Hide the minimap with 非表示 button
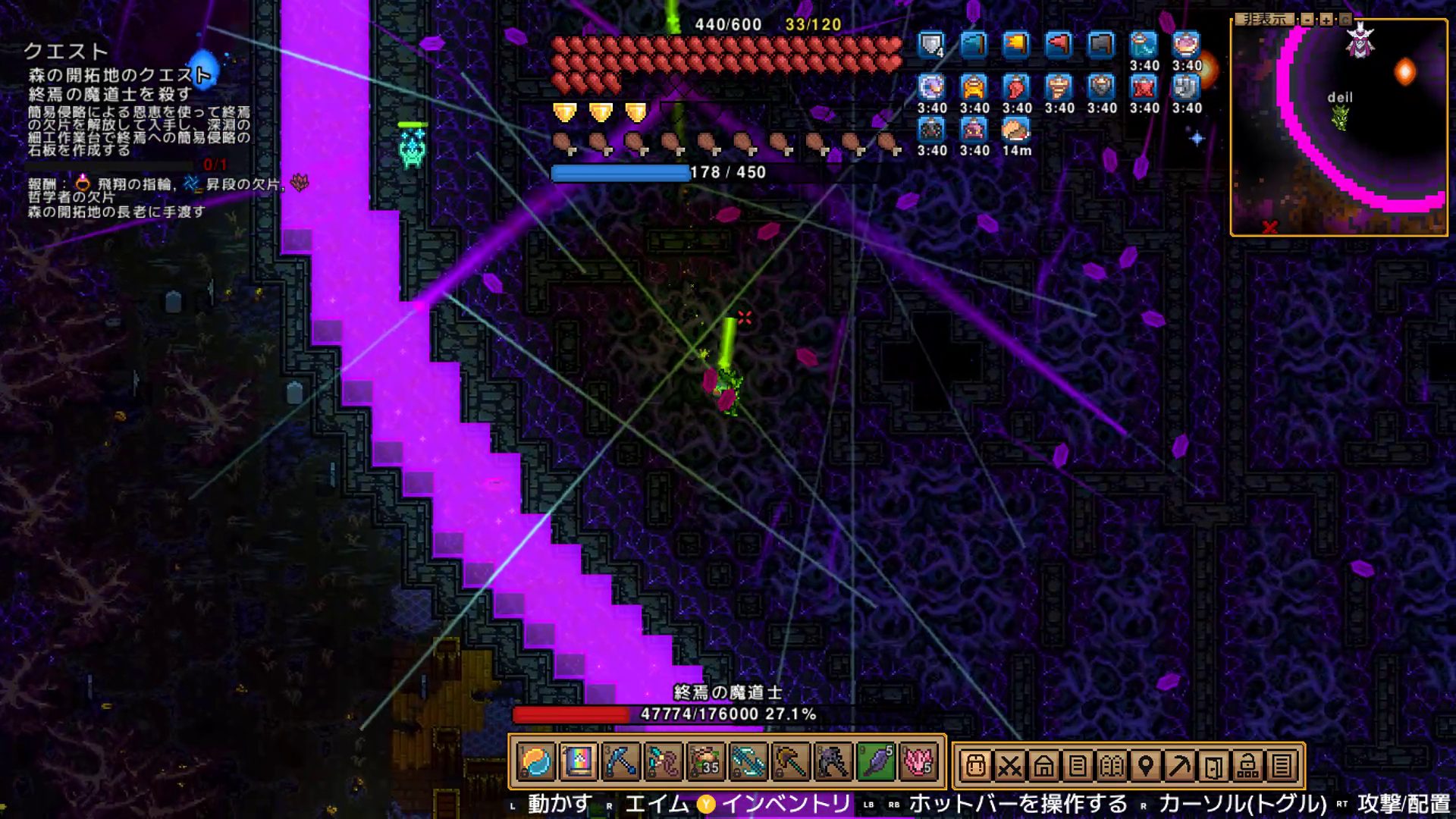 1264,19
